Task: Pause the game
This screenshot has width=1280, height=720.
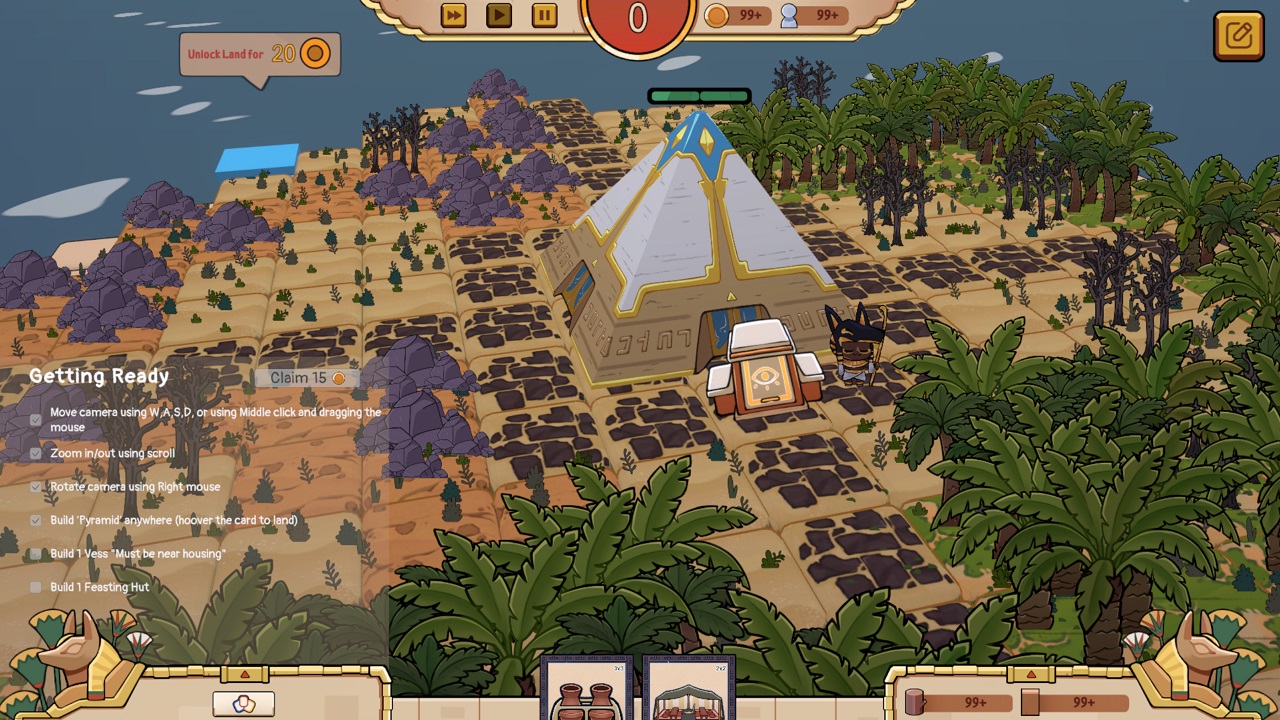Action: 544,15
